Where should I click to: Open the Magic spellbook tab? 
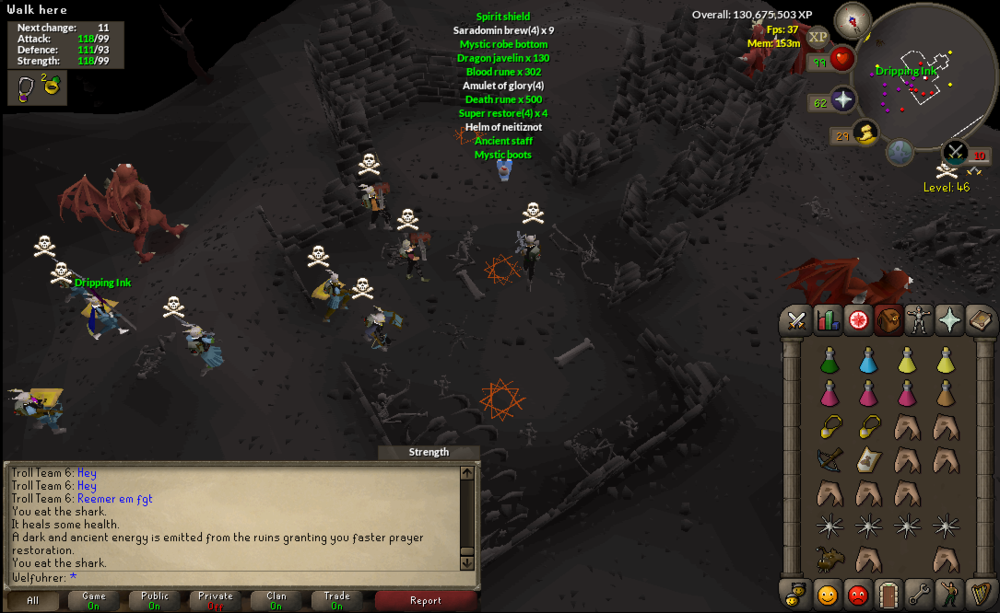(980, 320)
